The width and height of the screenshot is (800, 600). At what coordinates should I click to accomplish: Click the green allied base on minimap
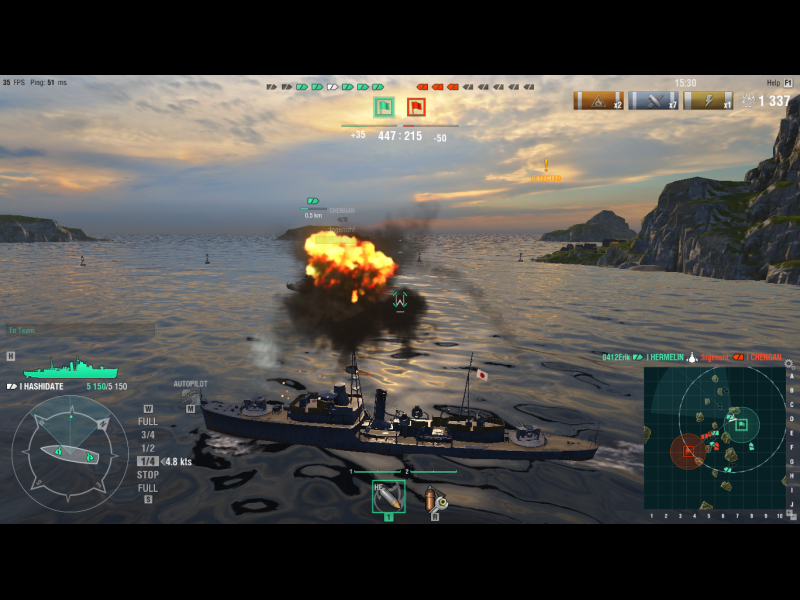(741, 424)
